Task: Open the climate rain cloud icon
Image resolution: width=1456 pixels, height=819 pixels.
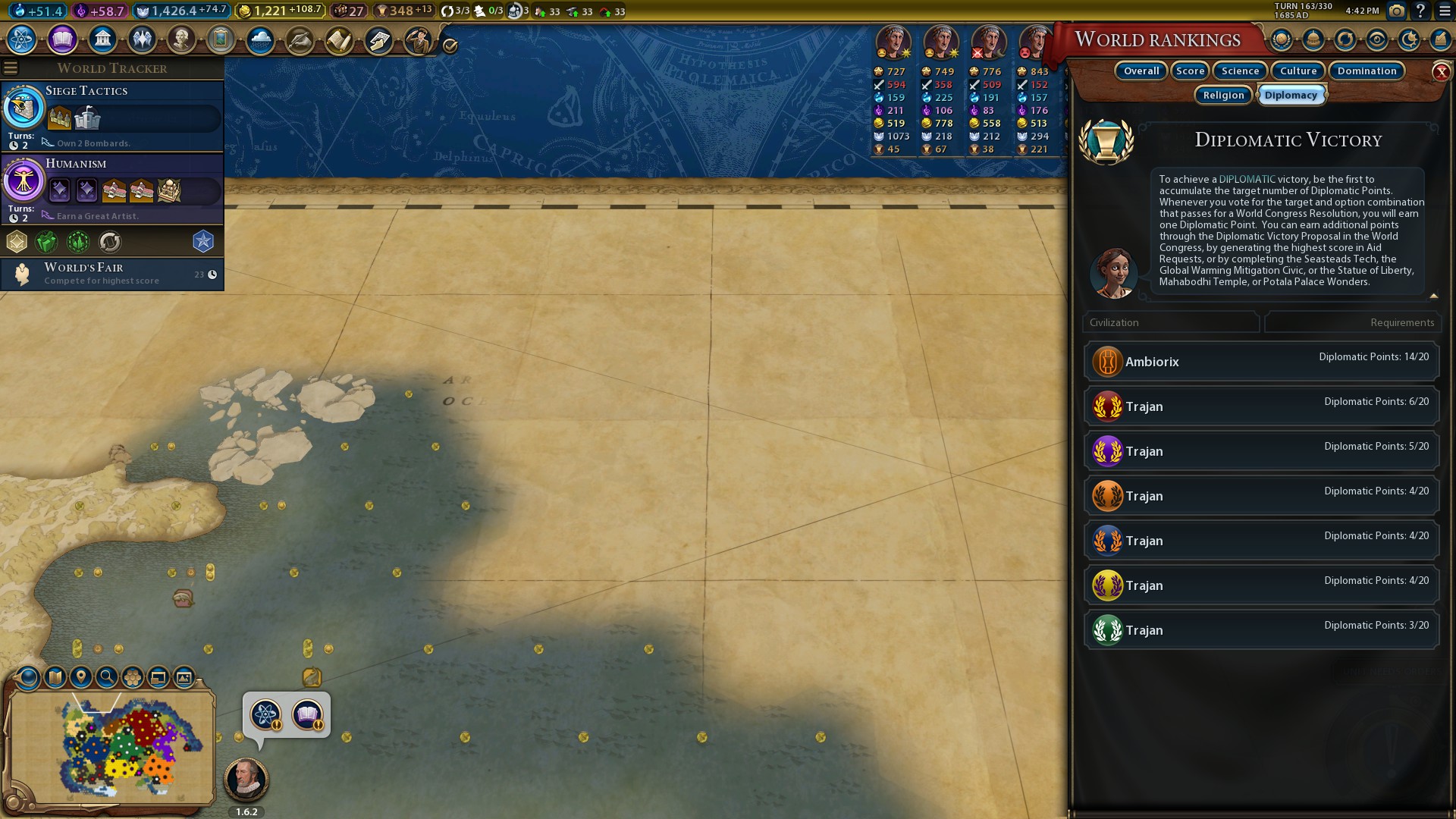Action: pyautogui.click(x=260, y=39)
